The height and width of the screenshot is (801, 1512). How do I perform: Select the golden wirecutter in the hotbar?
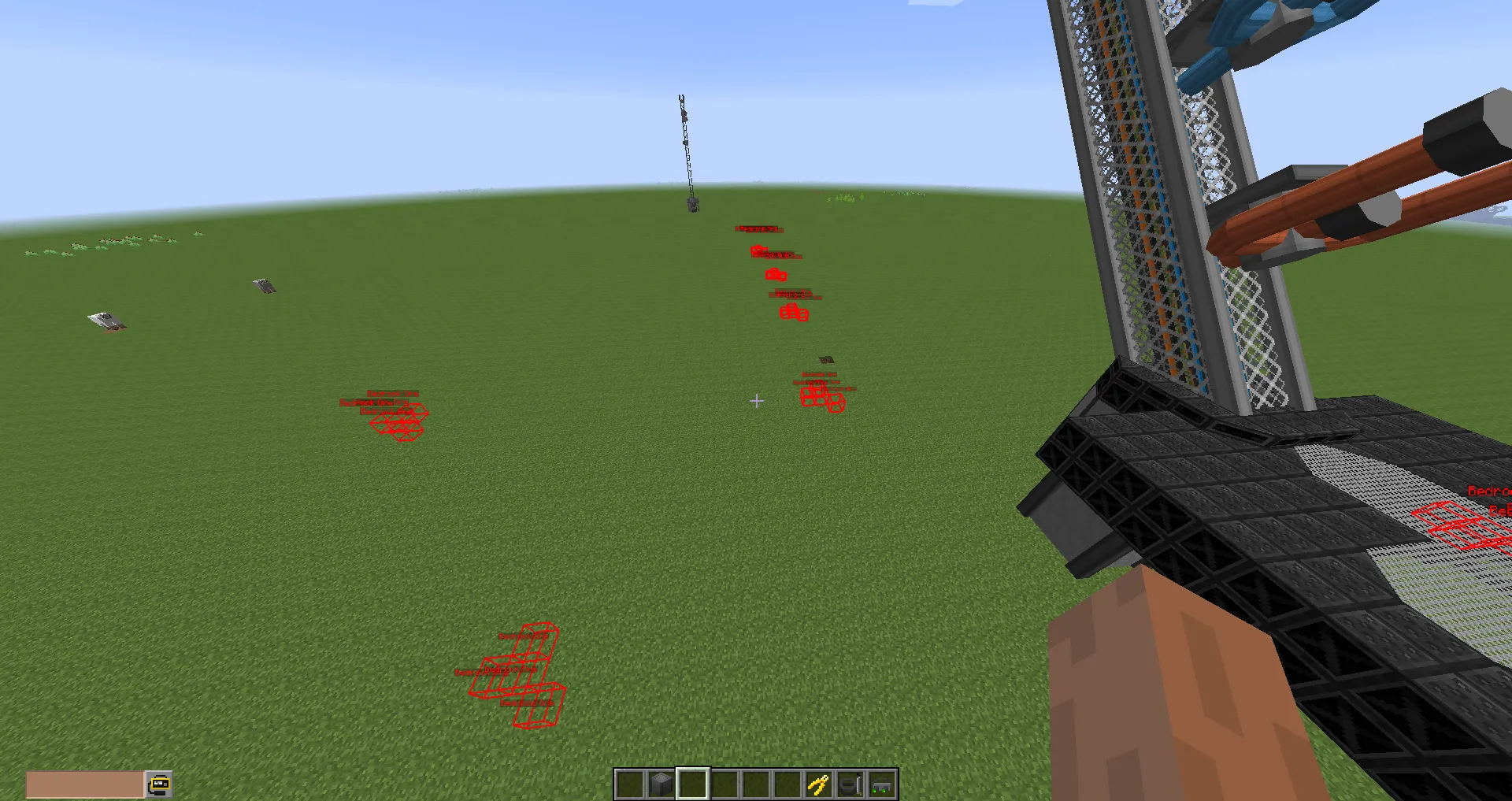(817, 784)
